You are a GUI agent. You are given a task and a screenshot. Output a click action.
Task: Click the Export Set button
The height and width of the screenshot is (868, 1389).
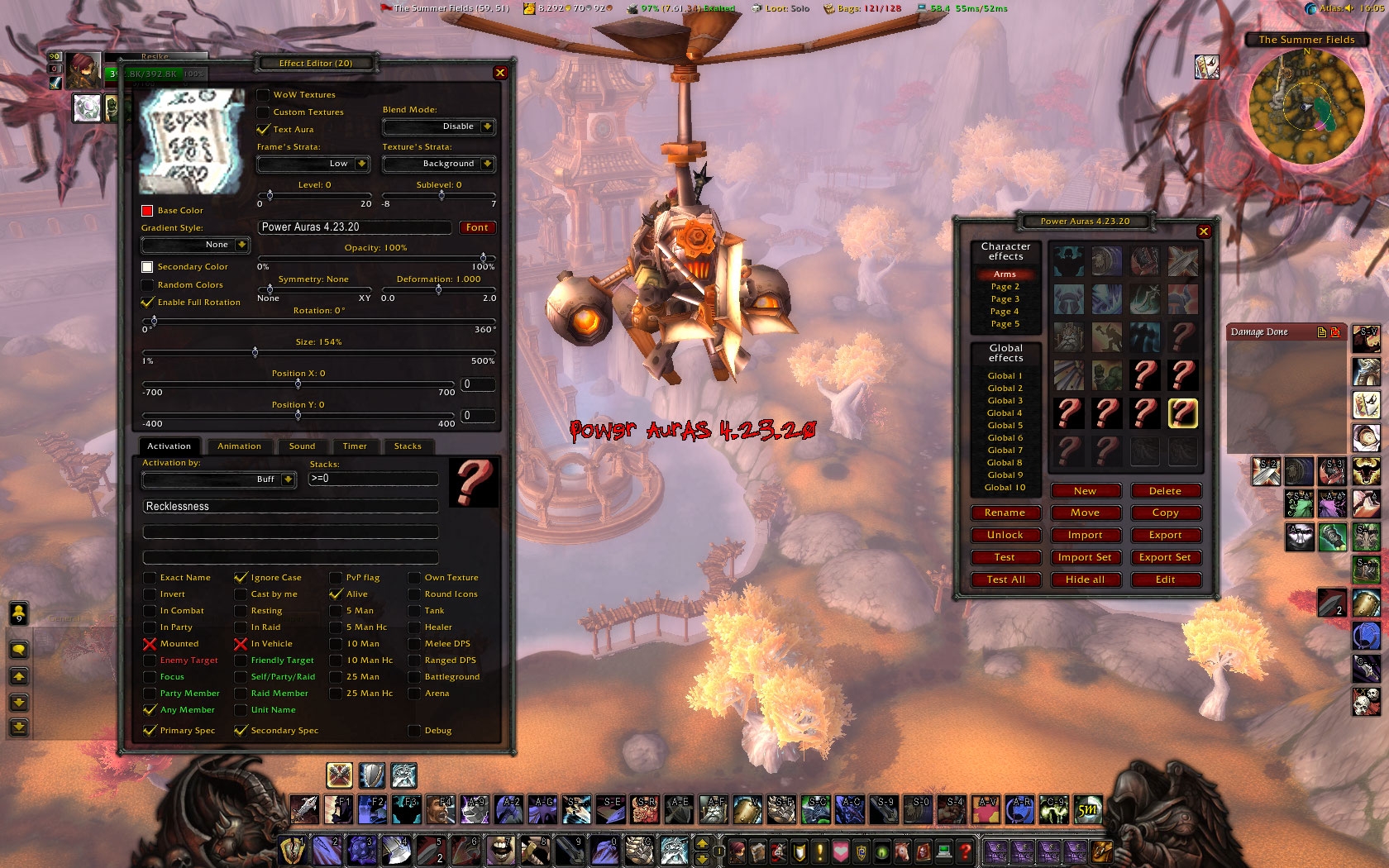(1165, 557)
